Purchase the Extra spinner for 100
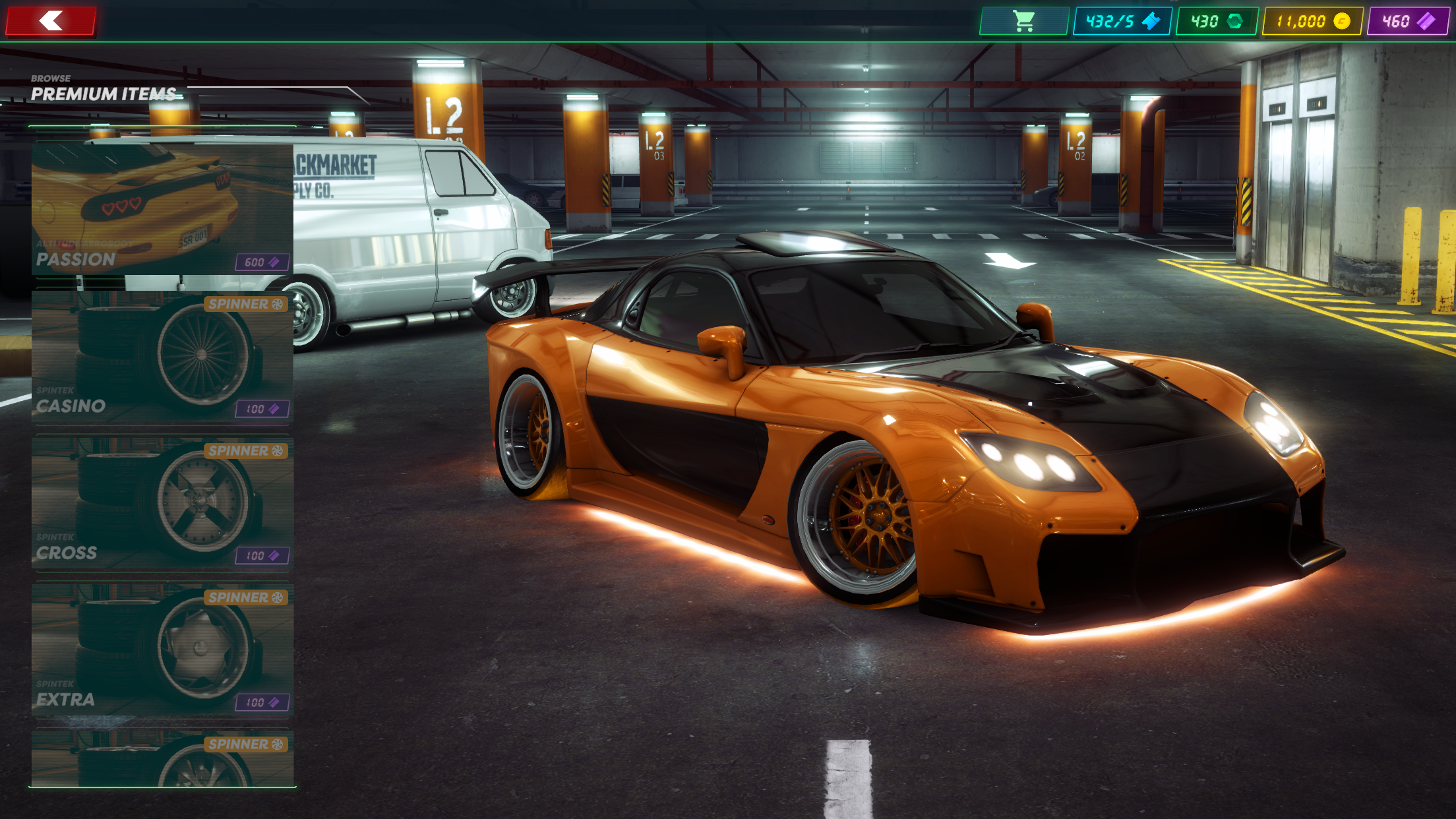1456x819 pixels. coord(262,703)
